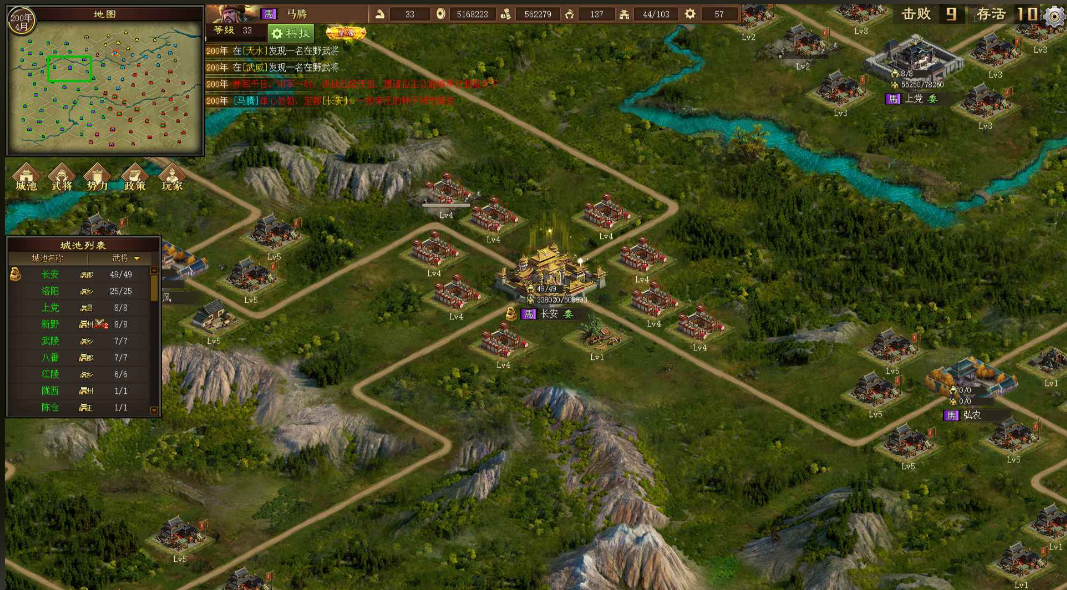Select 新野 in the city list
The width and height of the screenshot is (1067, 590).
[x=50, y=325]
